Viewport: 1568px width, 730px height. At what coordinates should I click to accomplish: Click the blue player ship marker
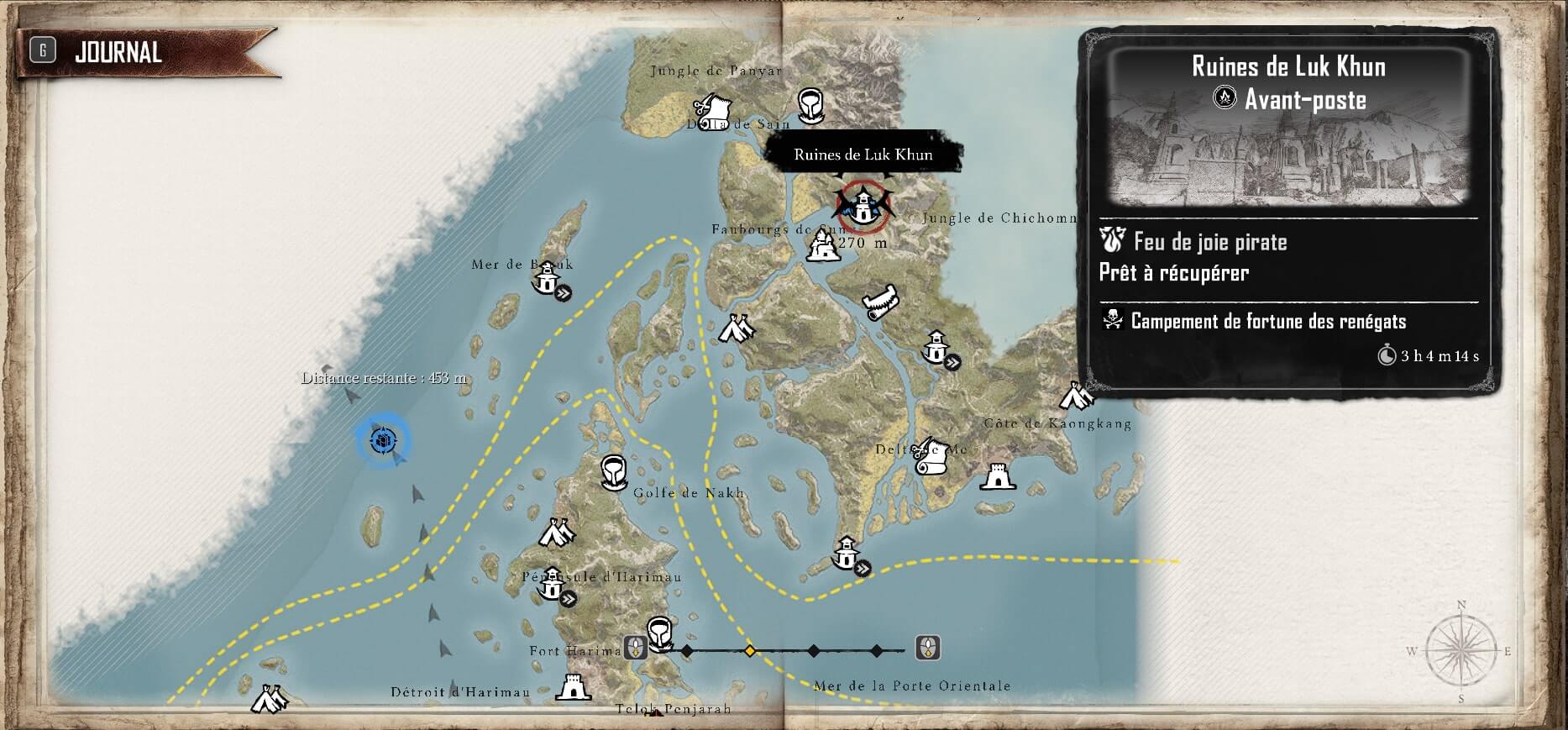383,440
